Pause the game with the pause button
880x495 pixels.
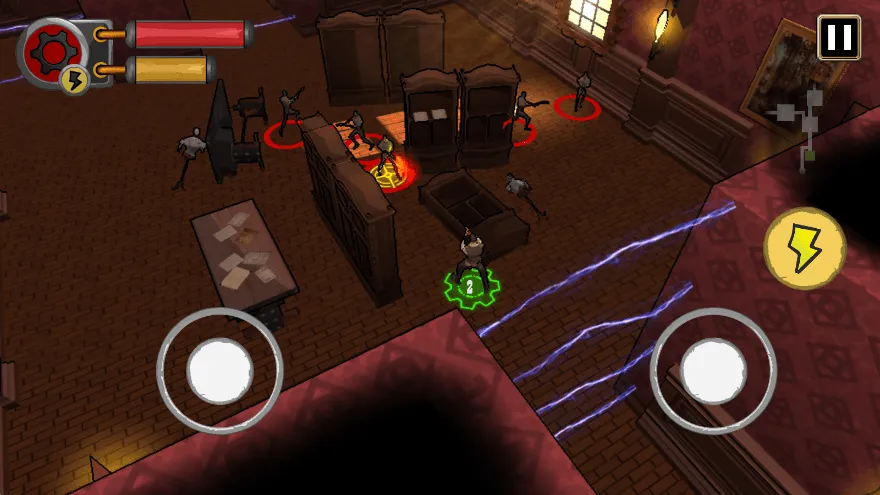838,38
